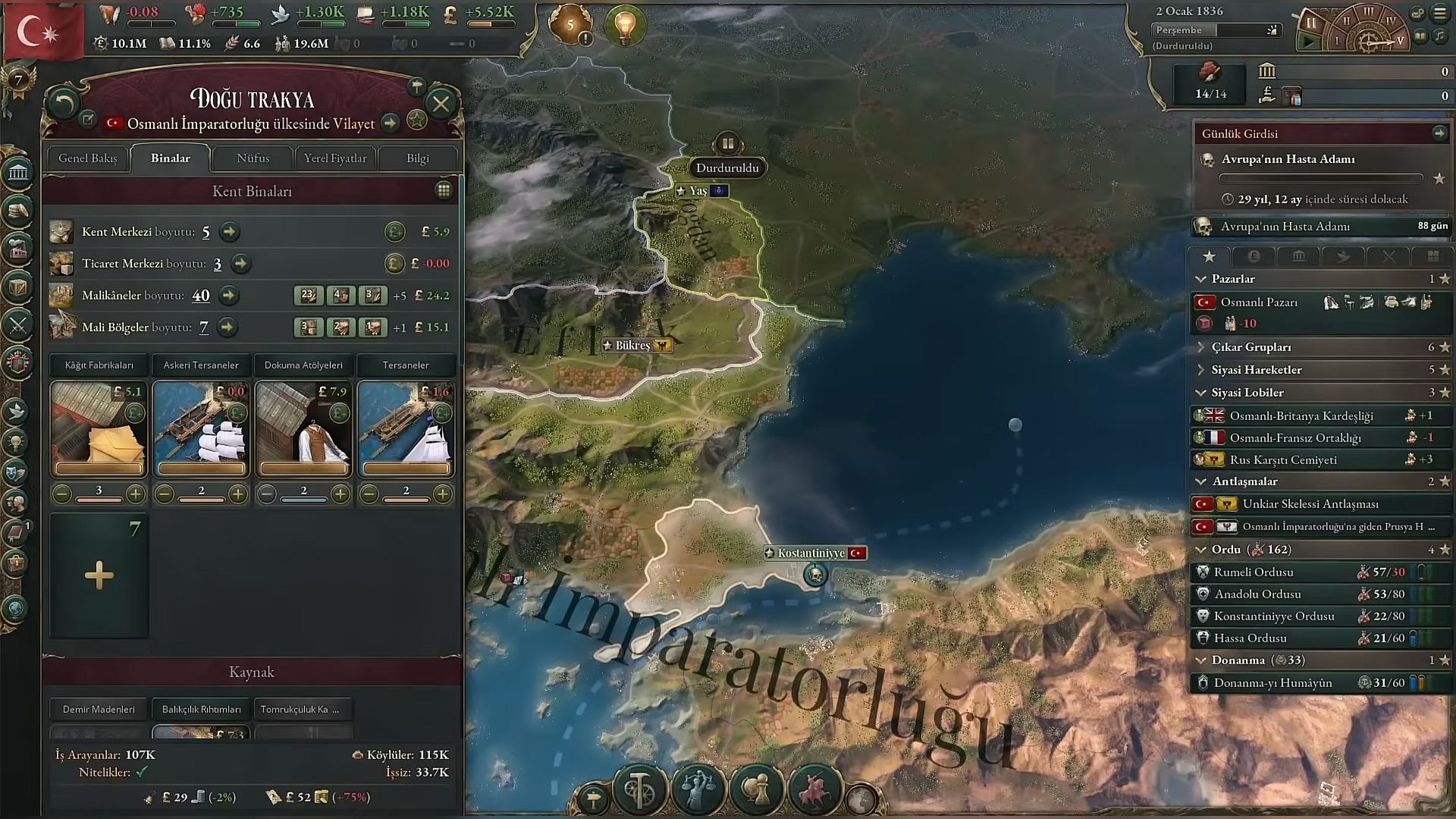Toggle the game pause button
The image size is (1456, 819).
[x=1310, y=23]
